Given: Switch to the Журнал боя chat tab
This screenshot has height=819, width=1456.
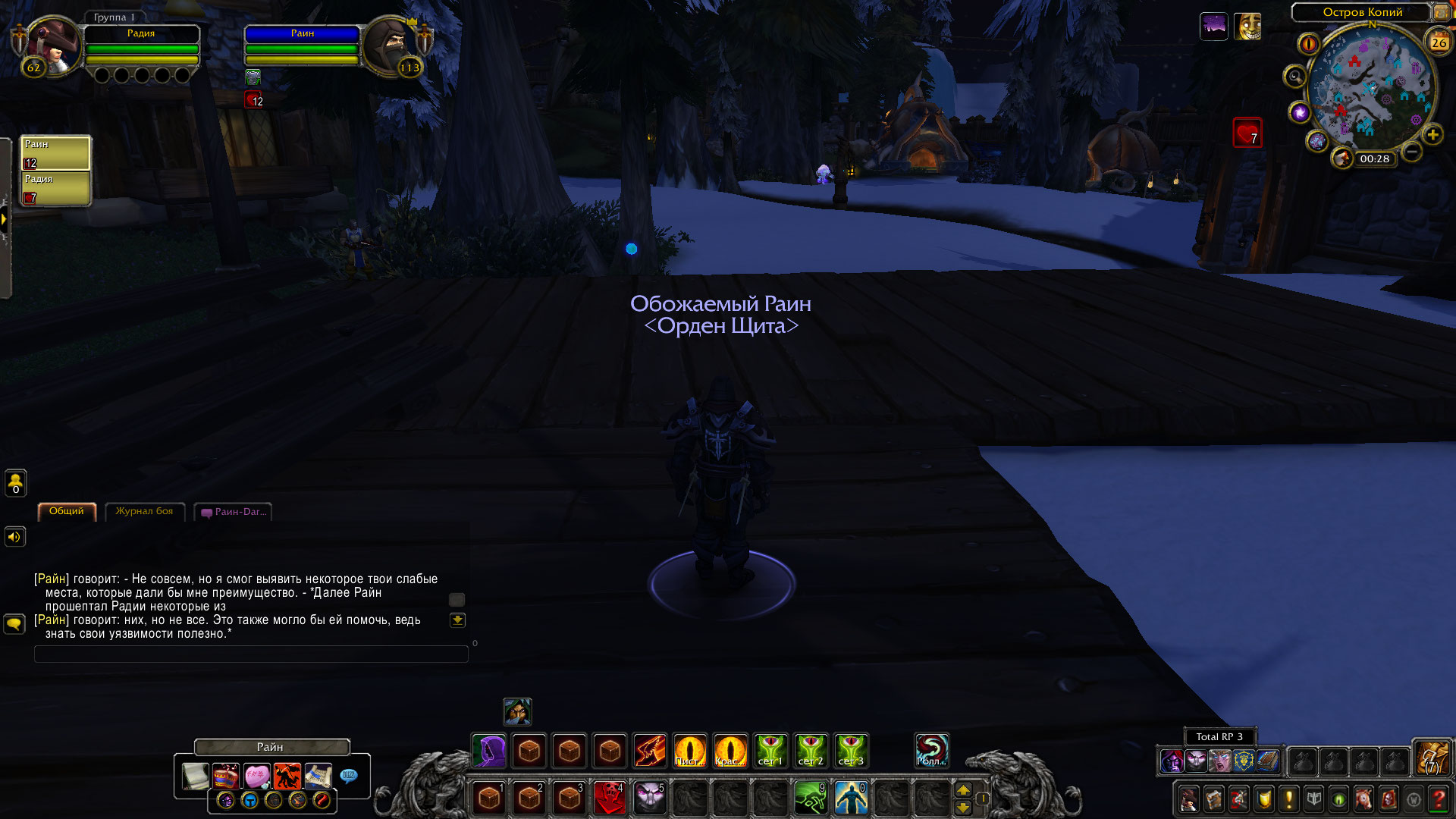Looking at the screenshot, I should coord(144,512).
